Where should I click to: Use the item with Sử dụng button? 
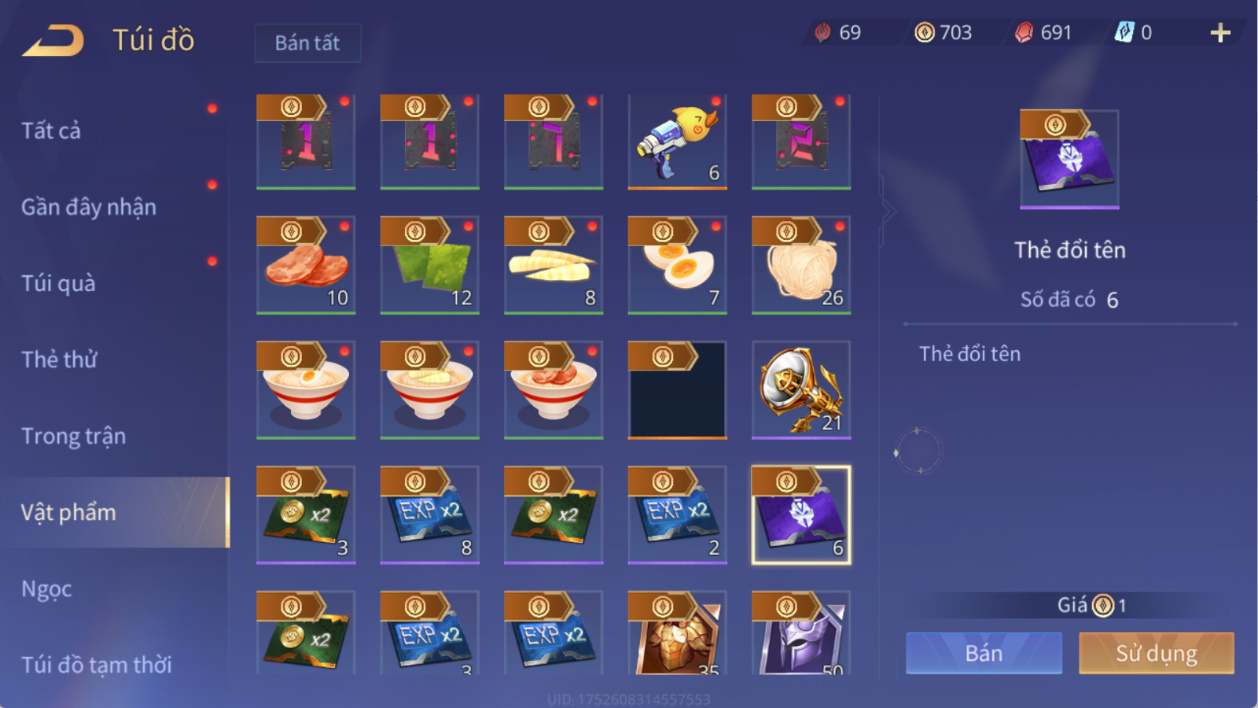(x=1156, y=653)
